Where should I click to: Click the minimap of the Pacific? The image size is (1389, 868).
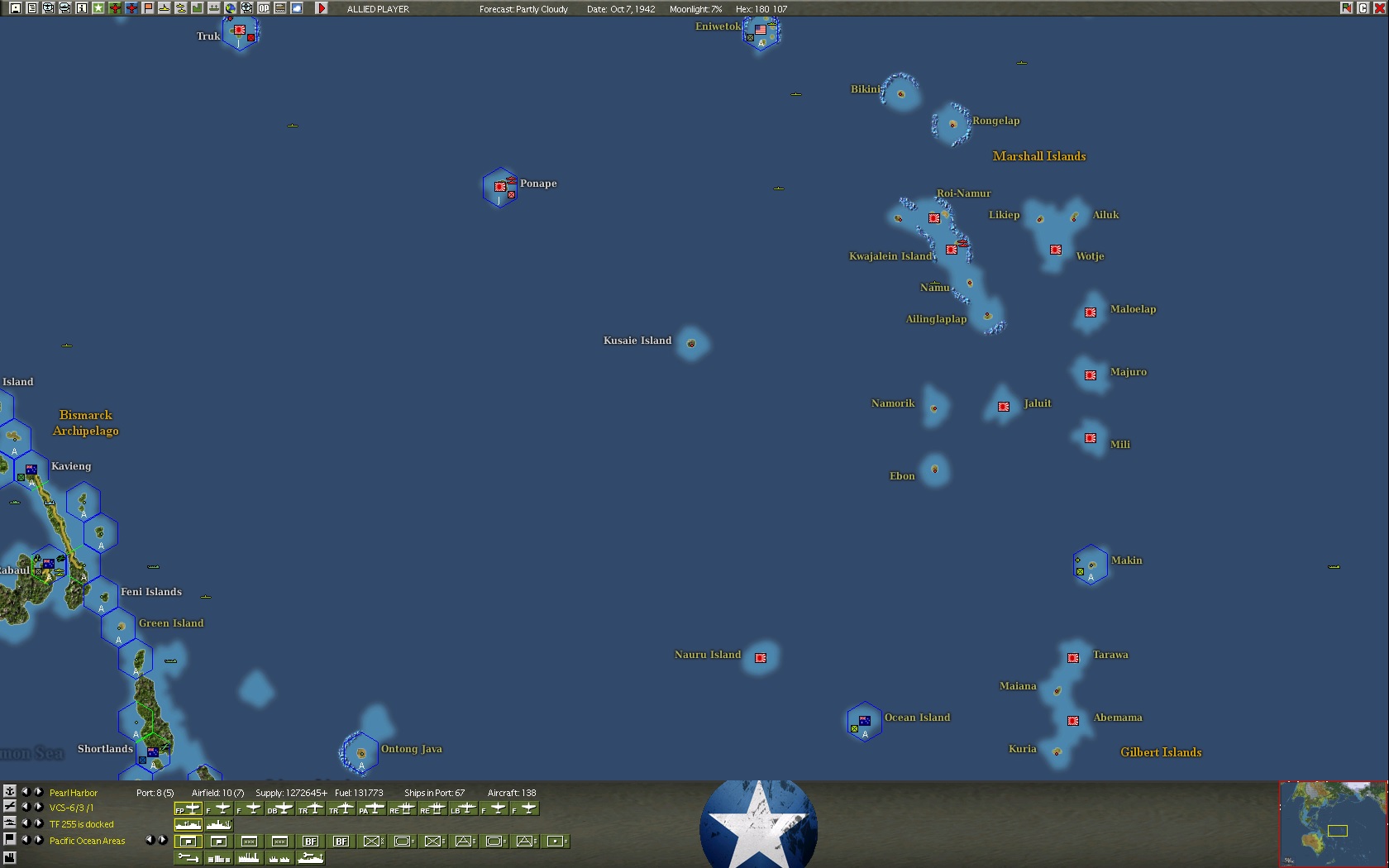[1333, 823]
